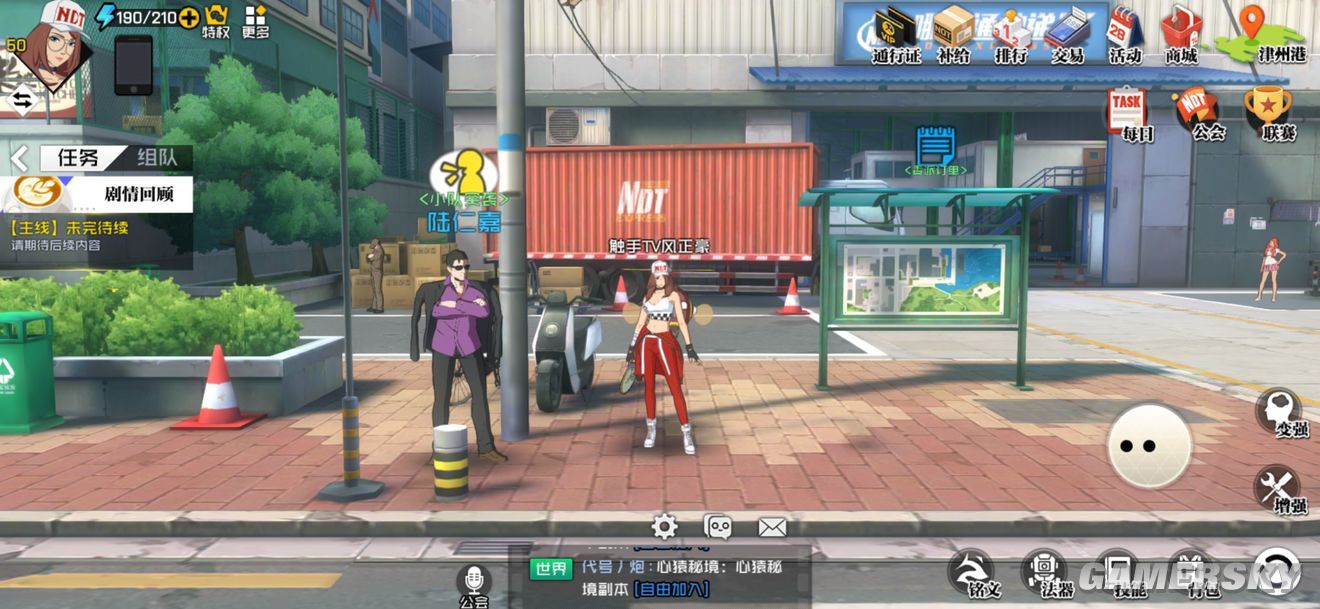The width and height of the screenshot is (1320, 609).
Task: Open the mail envelope icon
Action: pos(772,527)
